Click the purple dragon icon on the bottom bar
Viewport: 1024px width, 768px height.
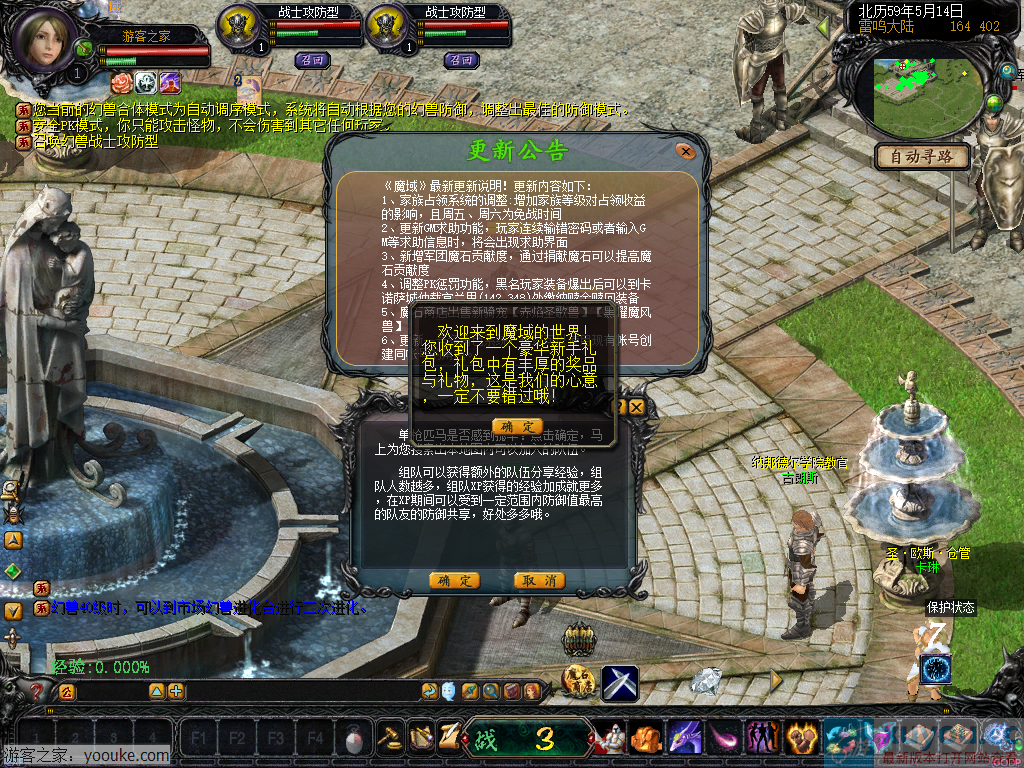(684, 738)
